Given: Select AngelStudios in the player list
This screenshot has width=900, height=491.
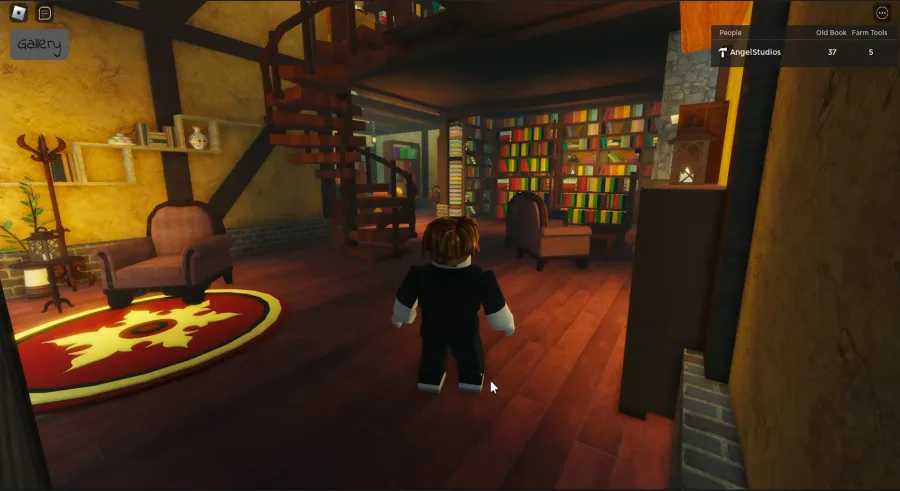Looking at the screenshot, I should click(755, 52).
